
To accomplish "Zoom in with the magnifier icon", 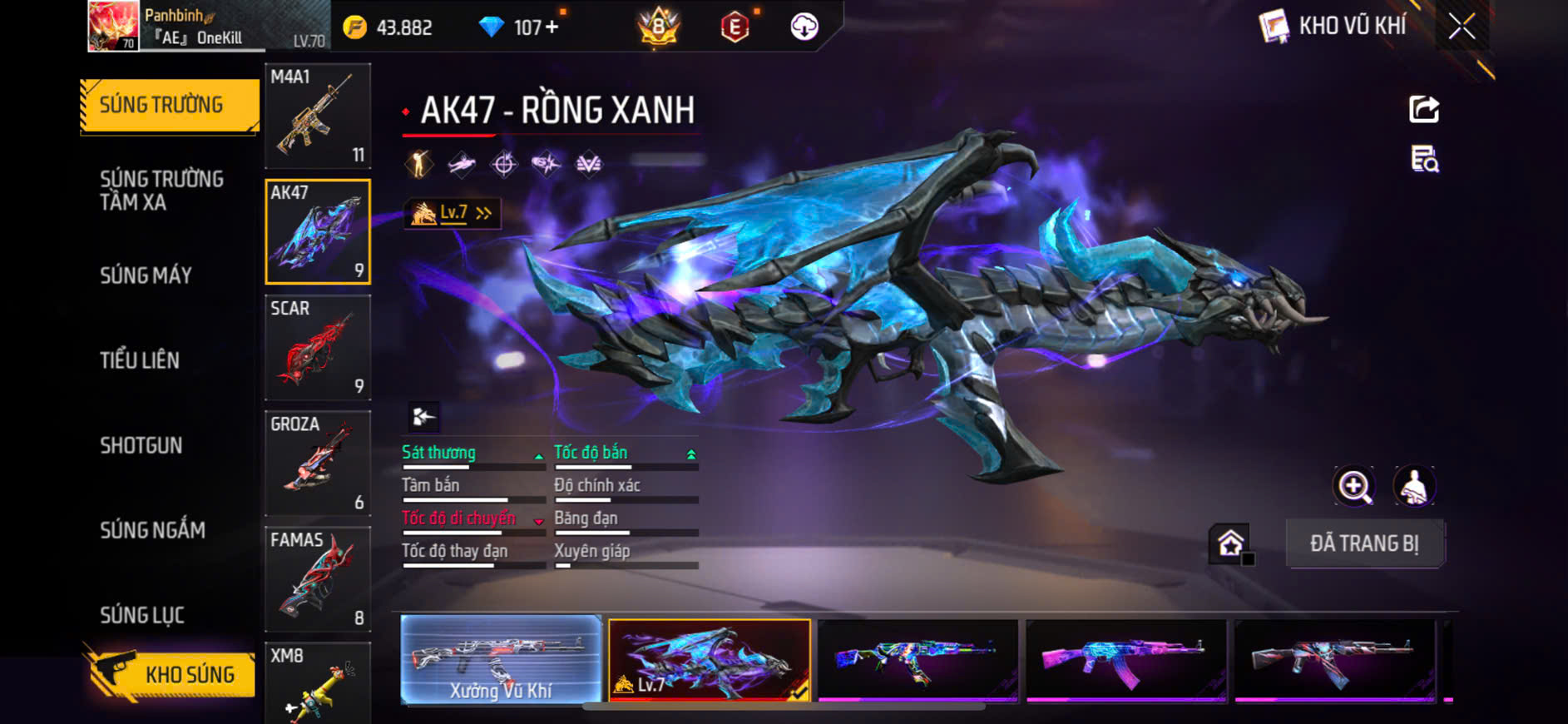I will pos(1354,487).
